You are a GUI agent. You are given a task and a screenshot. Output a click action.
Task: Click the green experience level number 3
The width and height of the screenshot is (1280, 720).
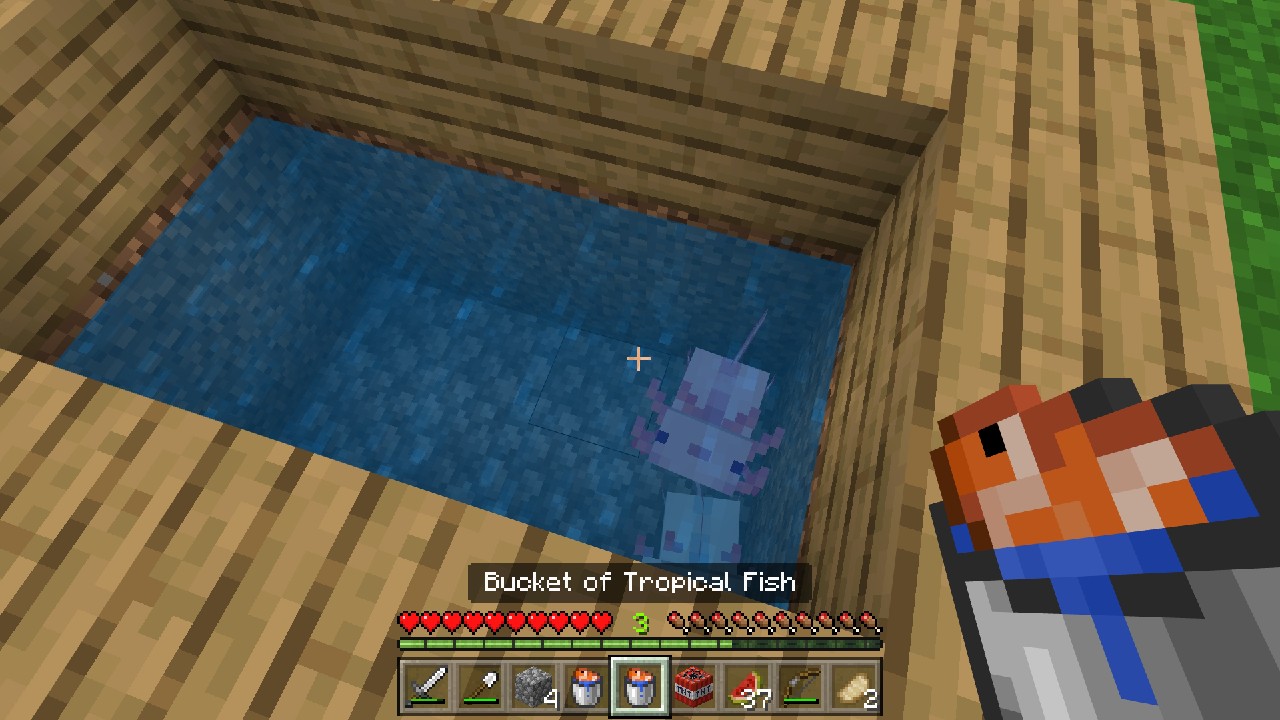640,621
